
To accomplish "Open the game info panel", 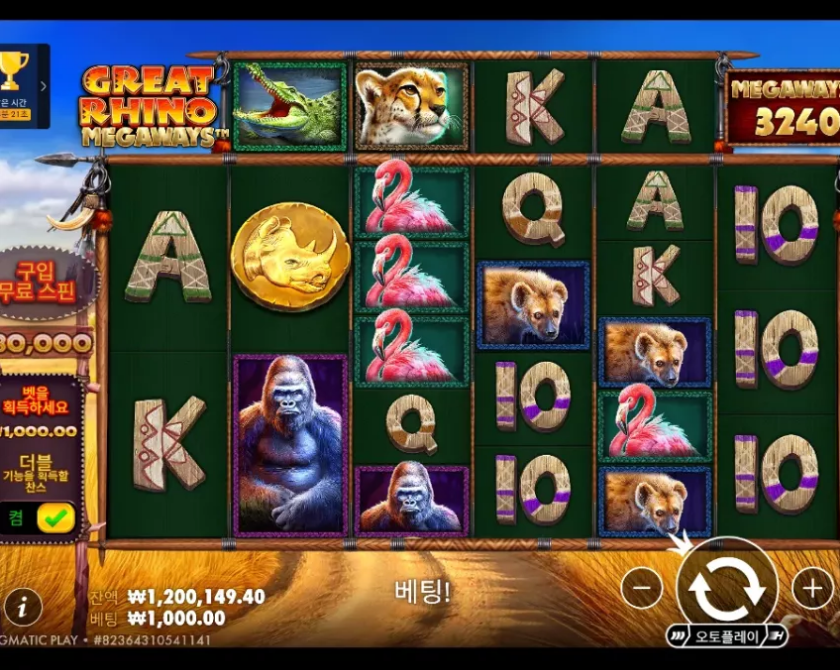I will [23, 606].
